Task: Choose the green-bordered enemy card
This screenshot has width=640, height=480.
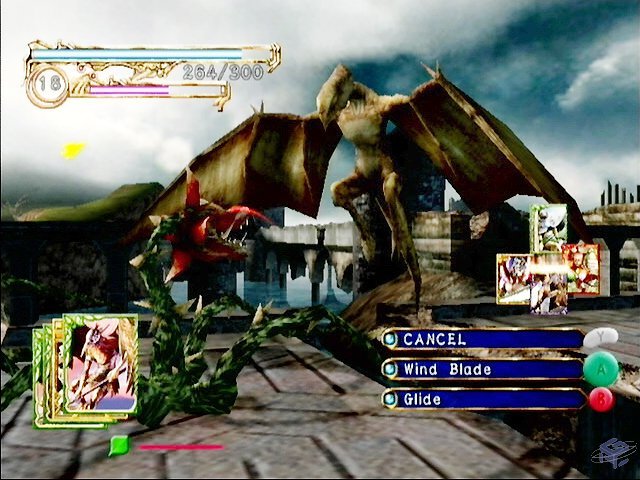Action: pyautogui.click(x=548, y=226)
